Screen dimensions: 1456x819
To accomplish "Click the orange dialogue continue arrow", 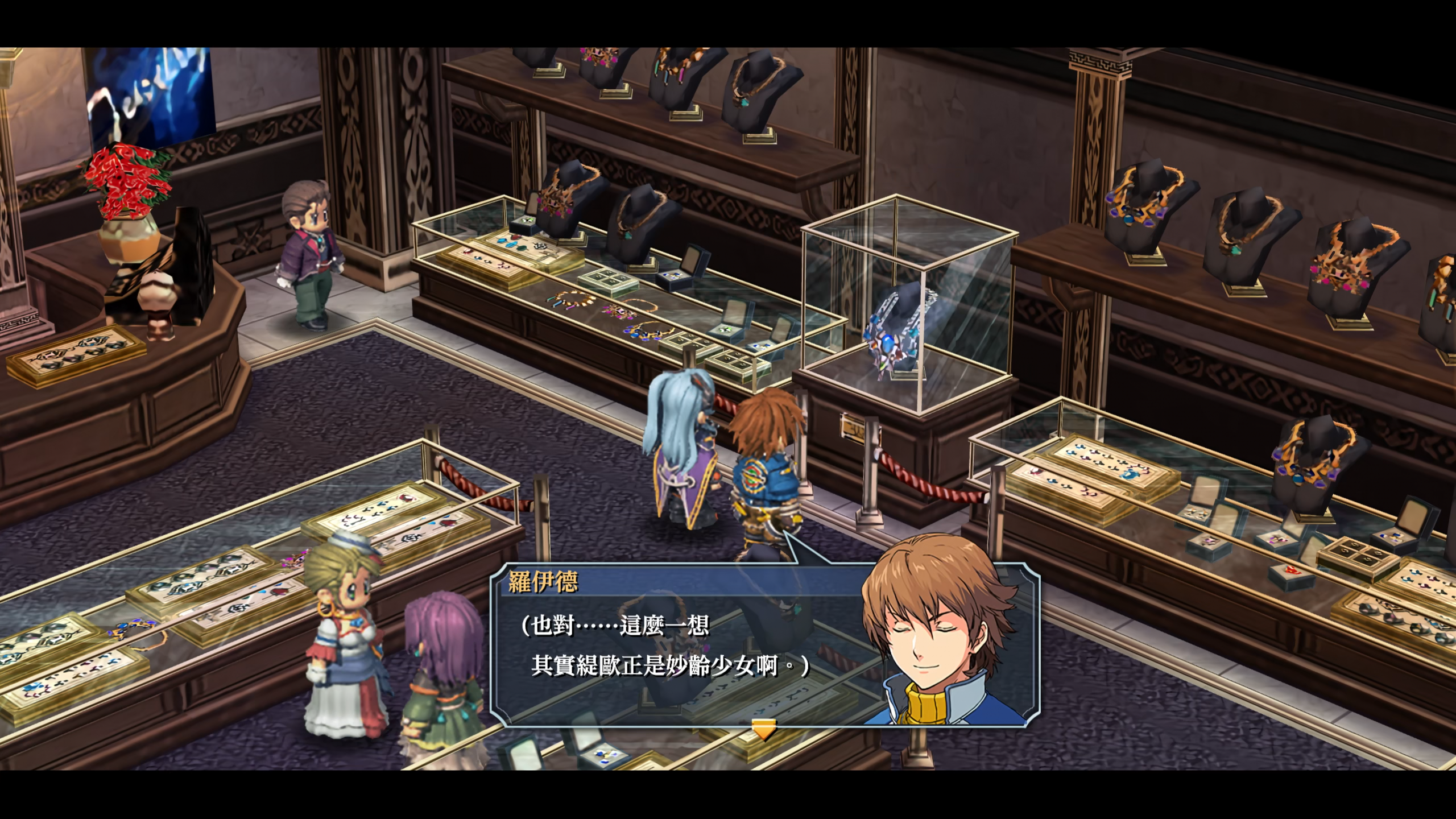I will click(763, 729).
